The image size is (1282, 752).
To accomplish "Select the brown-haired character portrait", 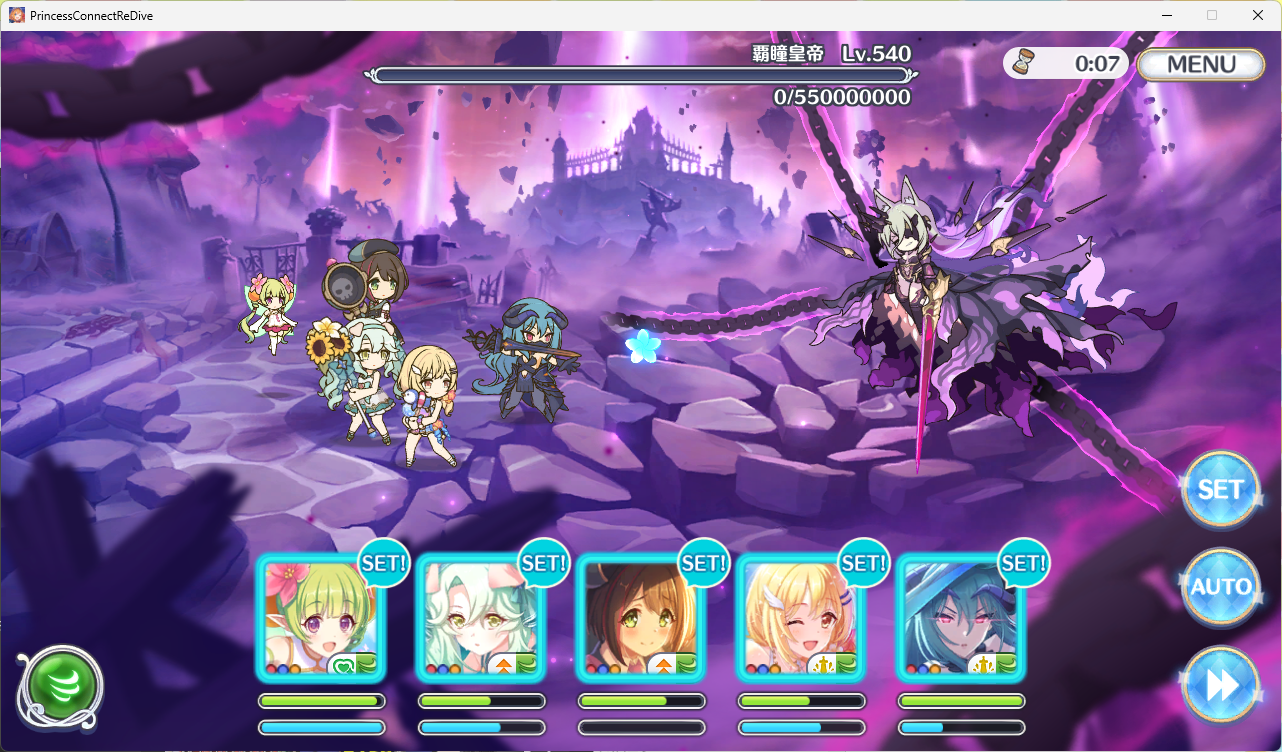I will (641, 618).
